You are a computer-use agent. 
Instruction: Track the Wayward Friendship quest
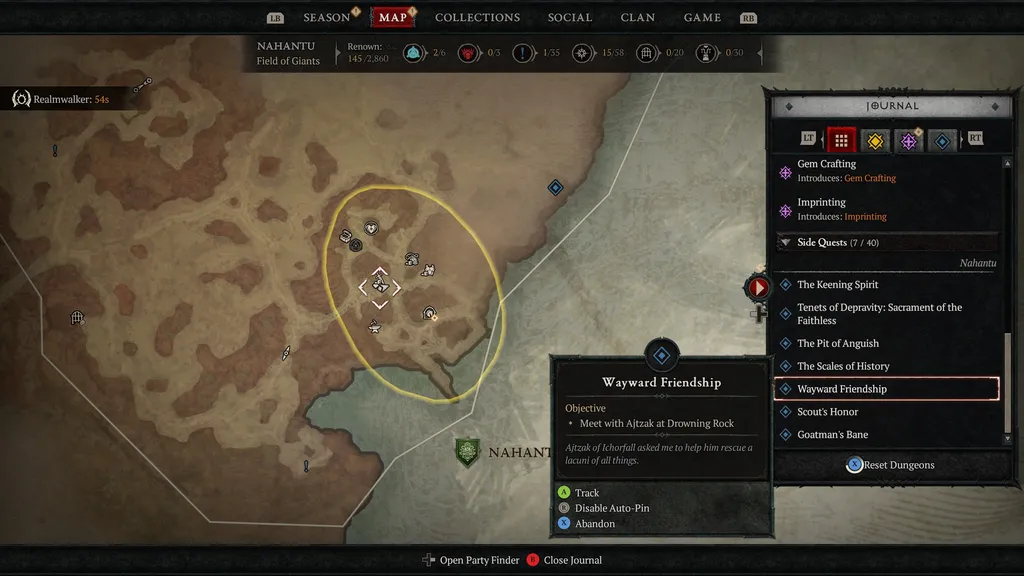click(587, 493)
